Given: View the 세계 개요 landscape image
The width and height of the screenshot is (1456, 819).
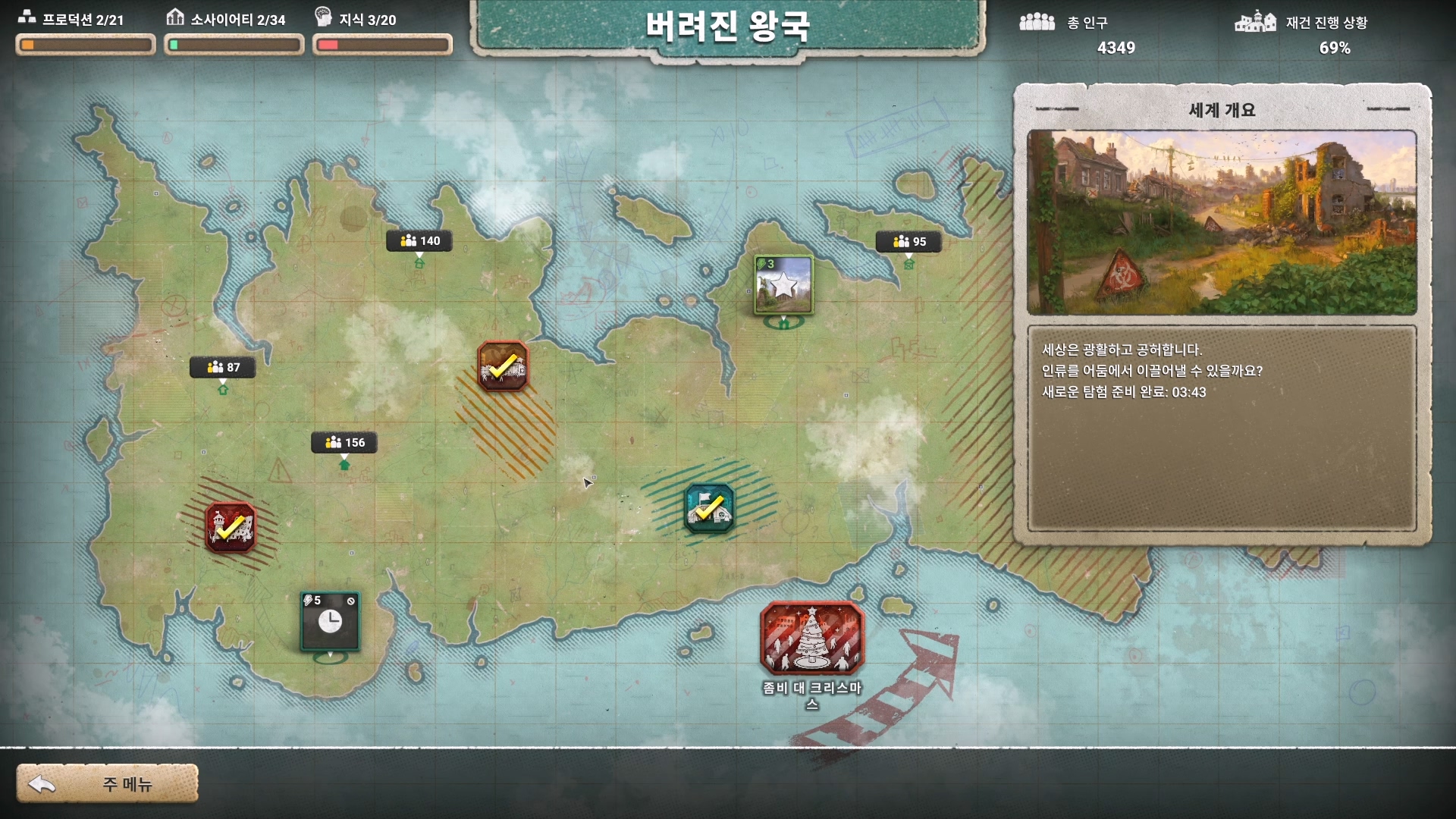Looking at the screenshot, I should [1222, 222].
